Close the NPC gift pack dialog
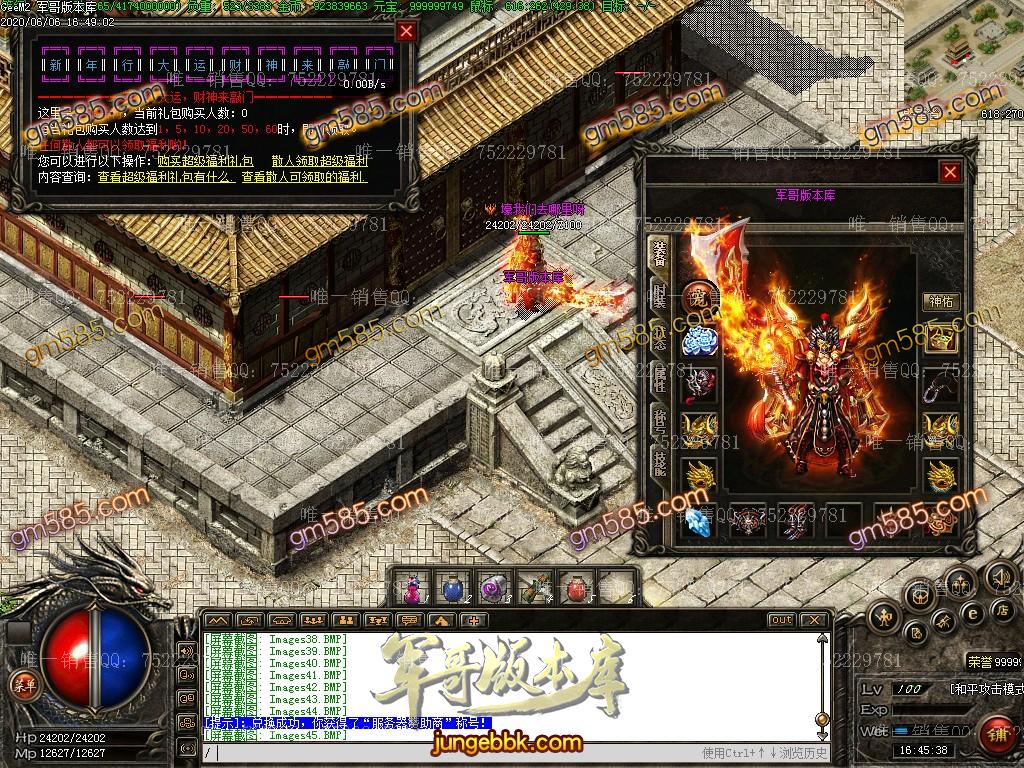 point(406,31)
